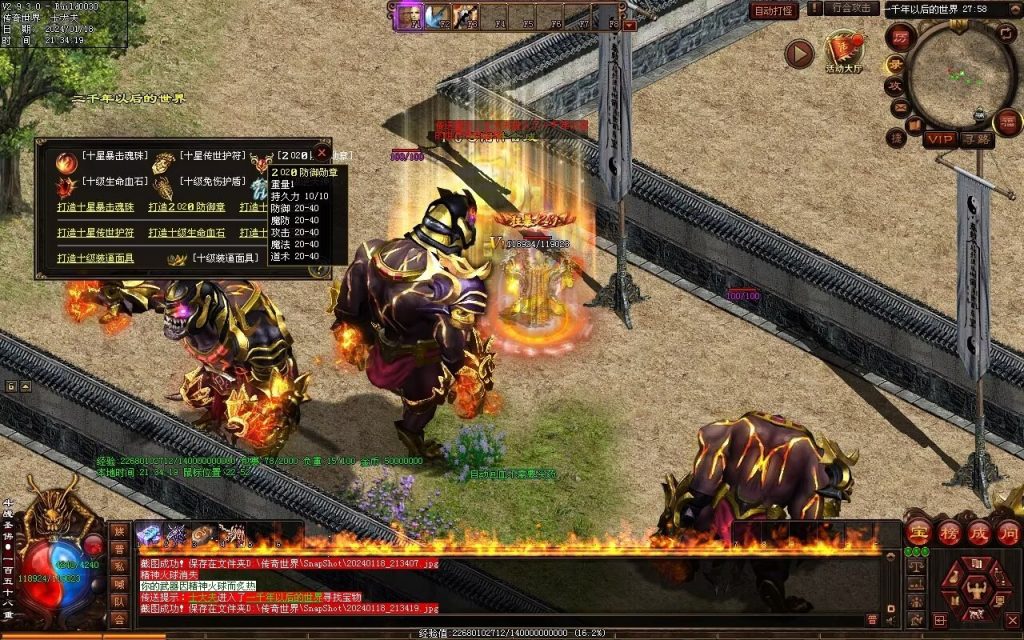Activate 寻路 pathfinding button
Image resolution: width=1024 pixels, height=640 pixels.
tap(975, 140)
